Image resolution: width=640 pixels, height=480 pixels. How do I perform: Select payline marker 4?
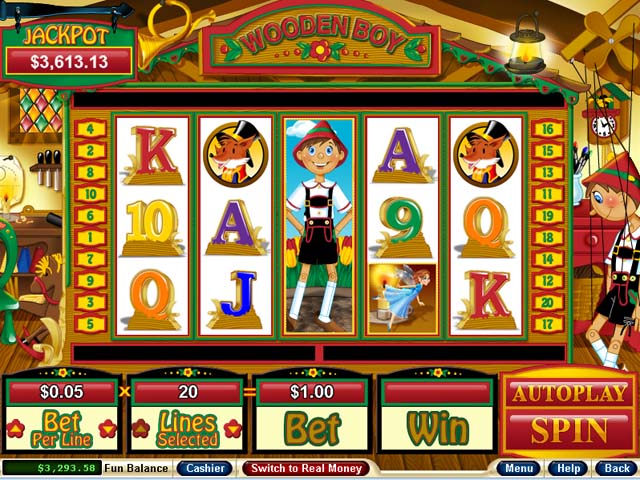pos(90,128)
